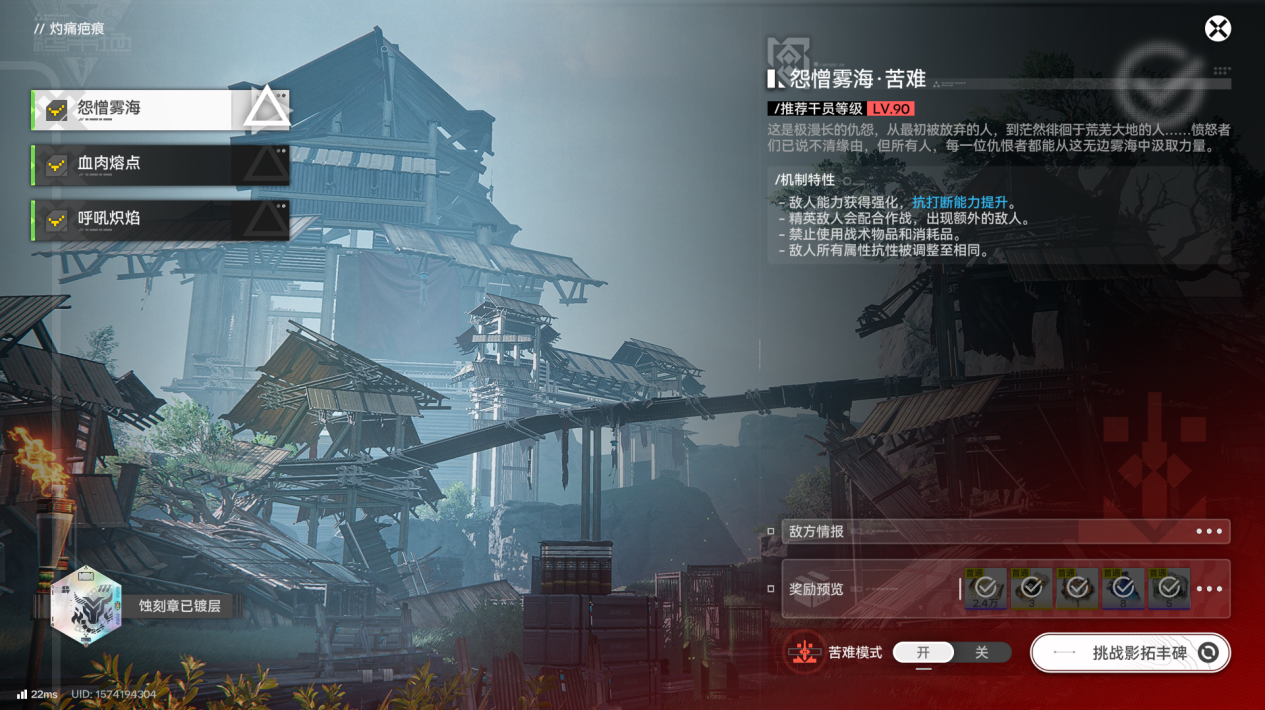The height and width of the screenshot is (710, 1265).
Task: Switch 苦难模式 off with 关
Action: (981, 653)
